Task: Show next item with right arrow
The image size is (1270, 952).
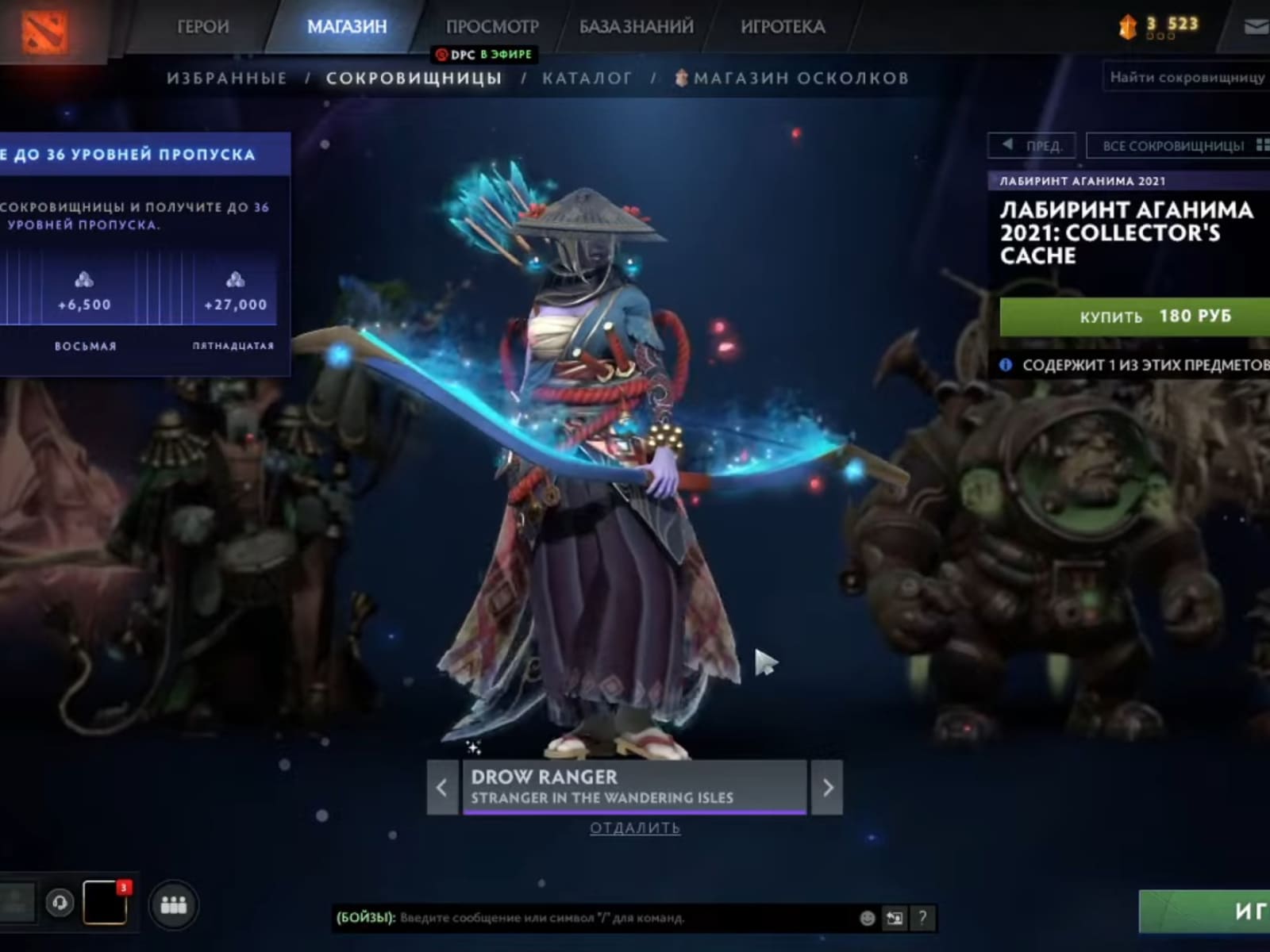Action: [x=827, y=788]
